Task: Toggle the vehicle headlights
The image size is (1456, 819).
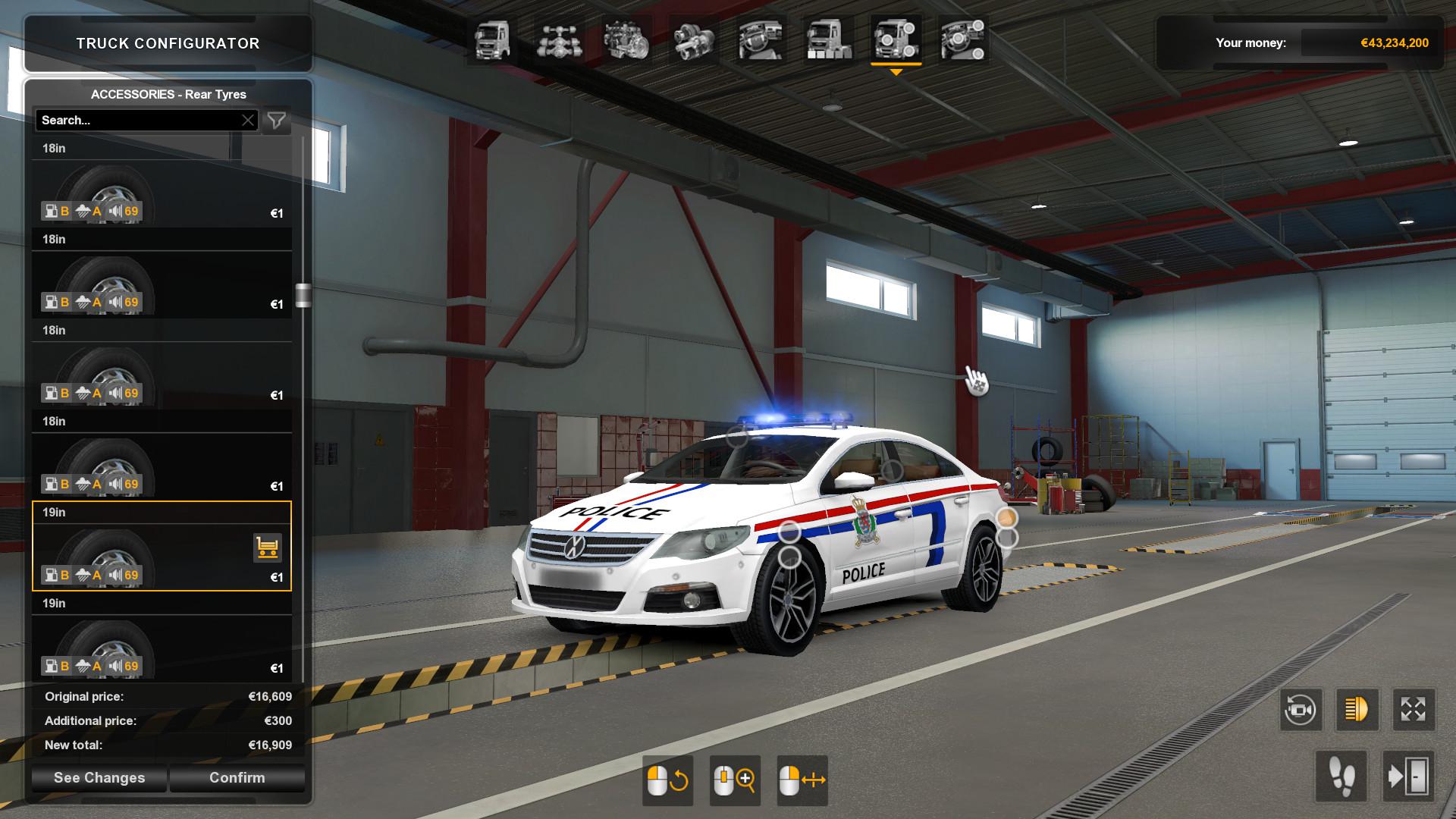Action: pos(1357,710)
